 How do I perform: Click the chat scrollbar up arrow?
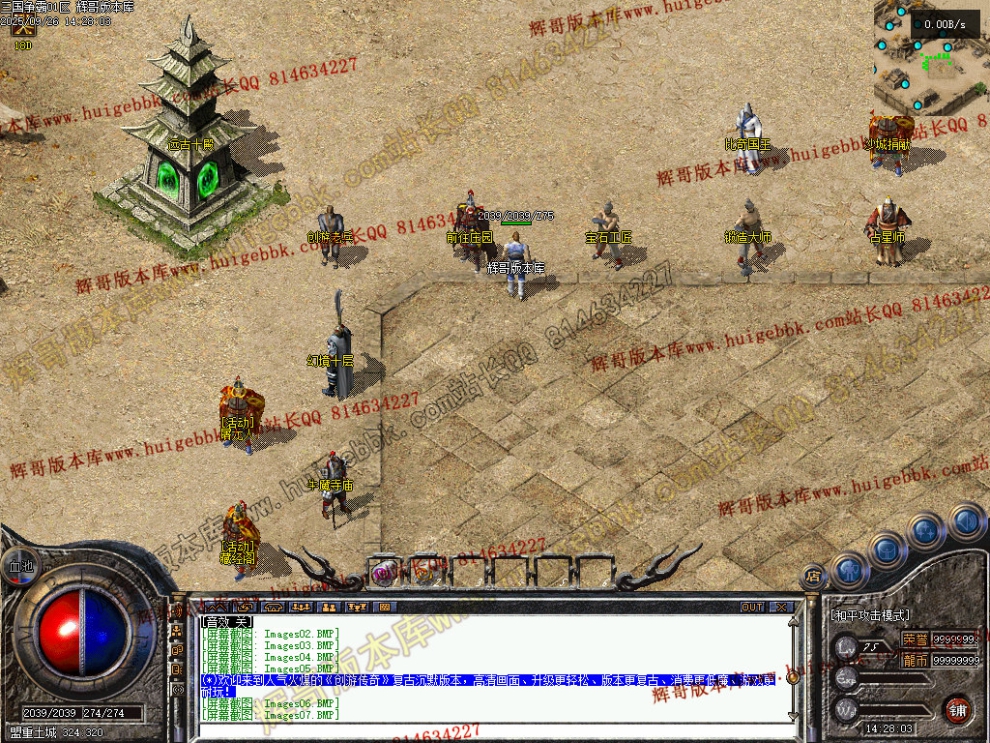tap(793, 622)
